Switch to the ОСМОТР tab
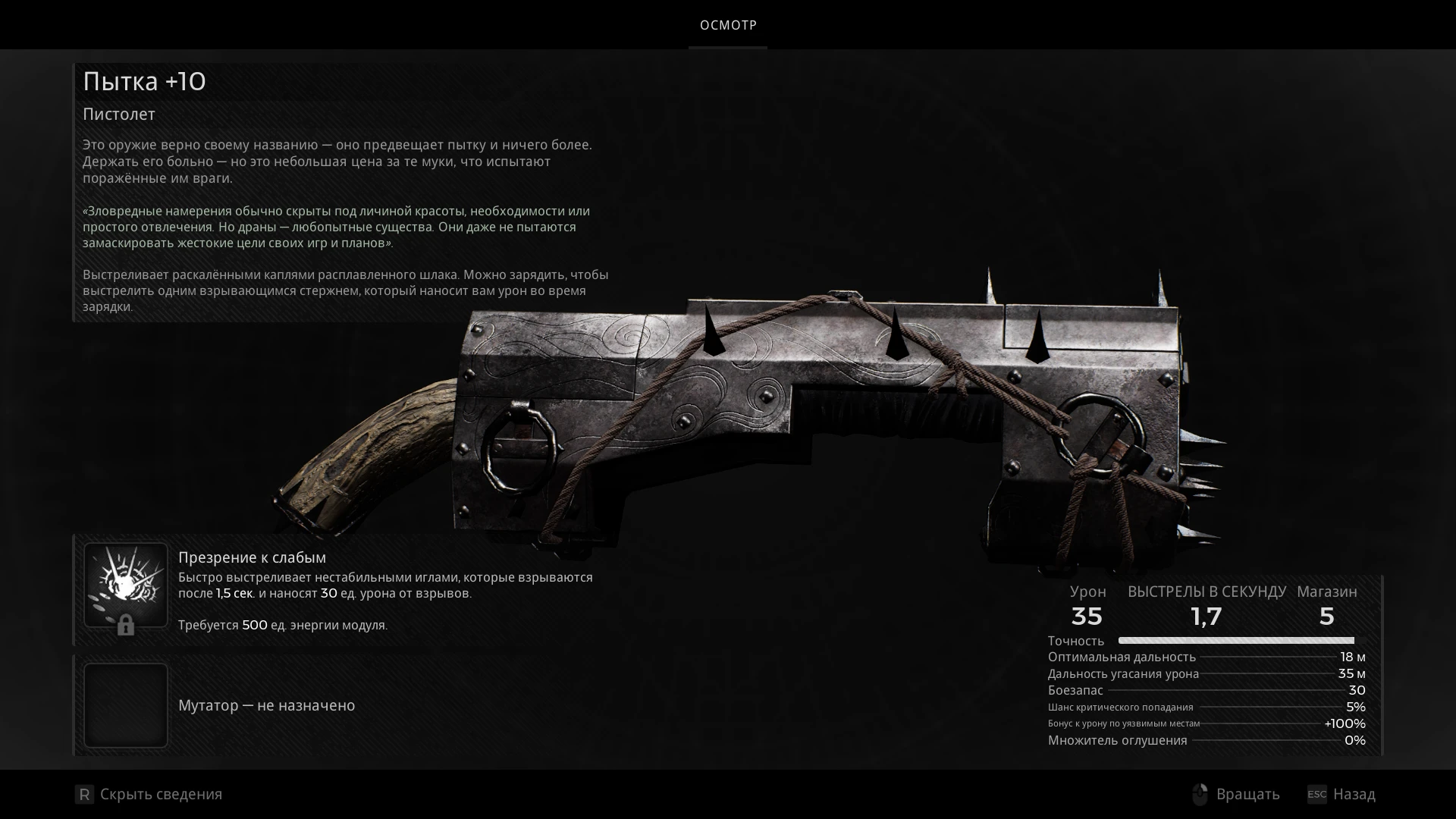Image resolution: width=1456 pixels, height=819 pixels. [x=727, y=25]
